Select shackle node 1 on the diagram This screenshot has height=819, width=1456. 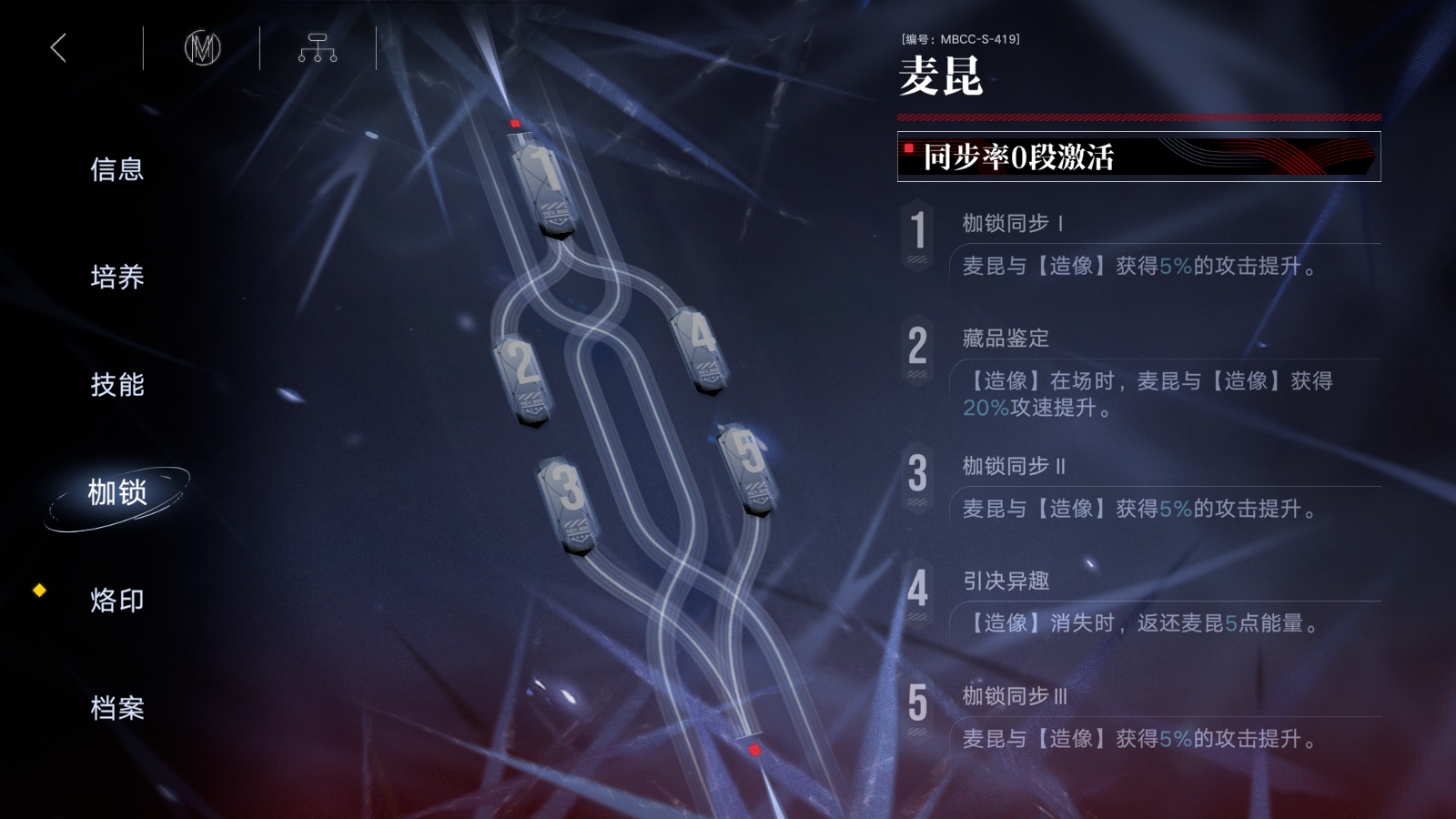pos(545,187)
